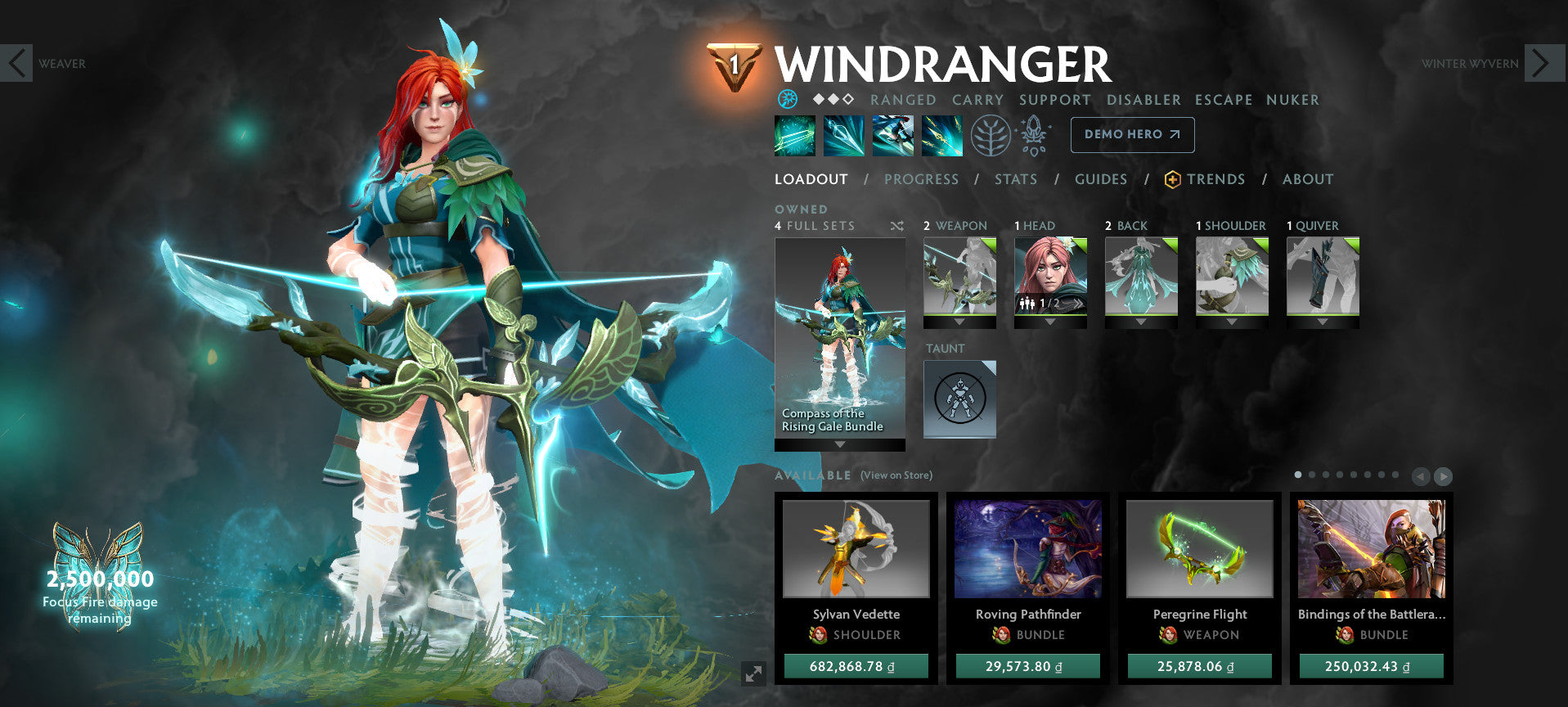Click the DEMO HERO button
1568x707 pixels.
pyautogui.click(x=1132, y=134)
